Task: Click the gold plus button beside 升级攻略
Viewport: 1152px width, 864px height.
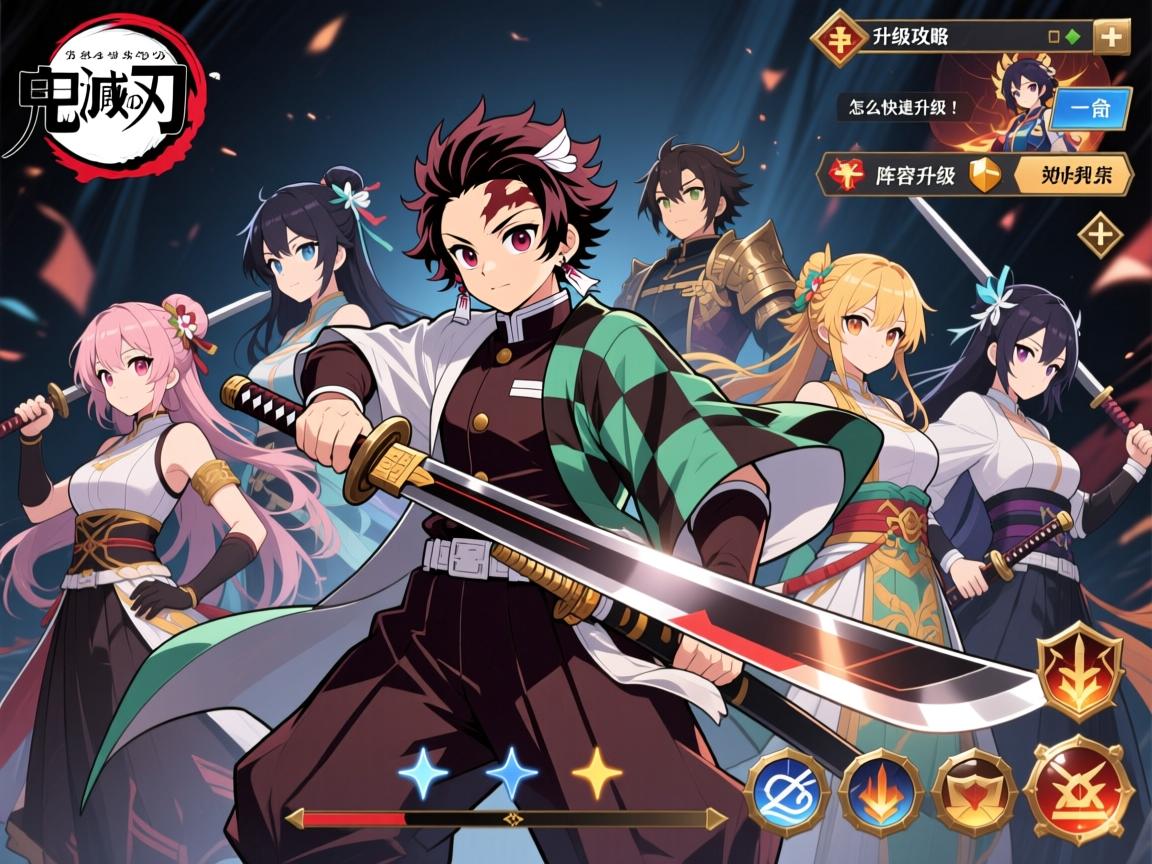Action: pos(1111,38)
